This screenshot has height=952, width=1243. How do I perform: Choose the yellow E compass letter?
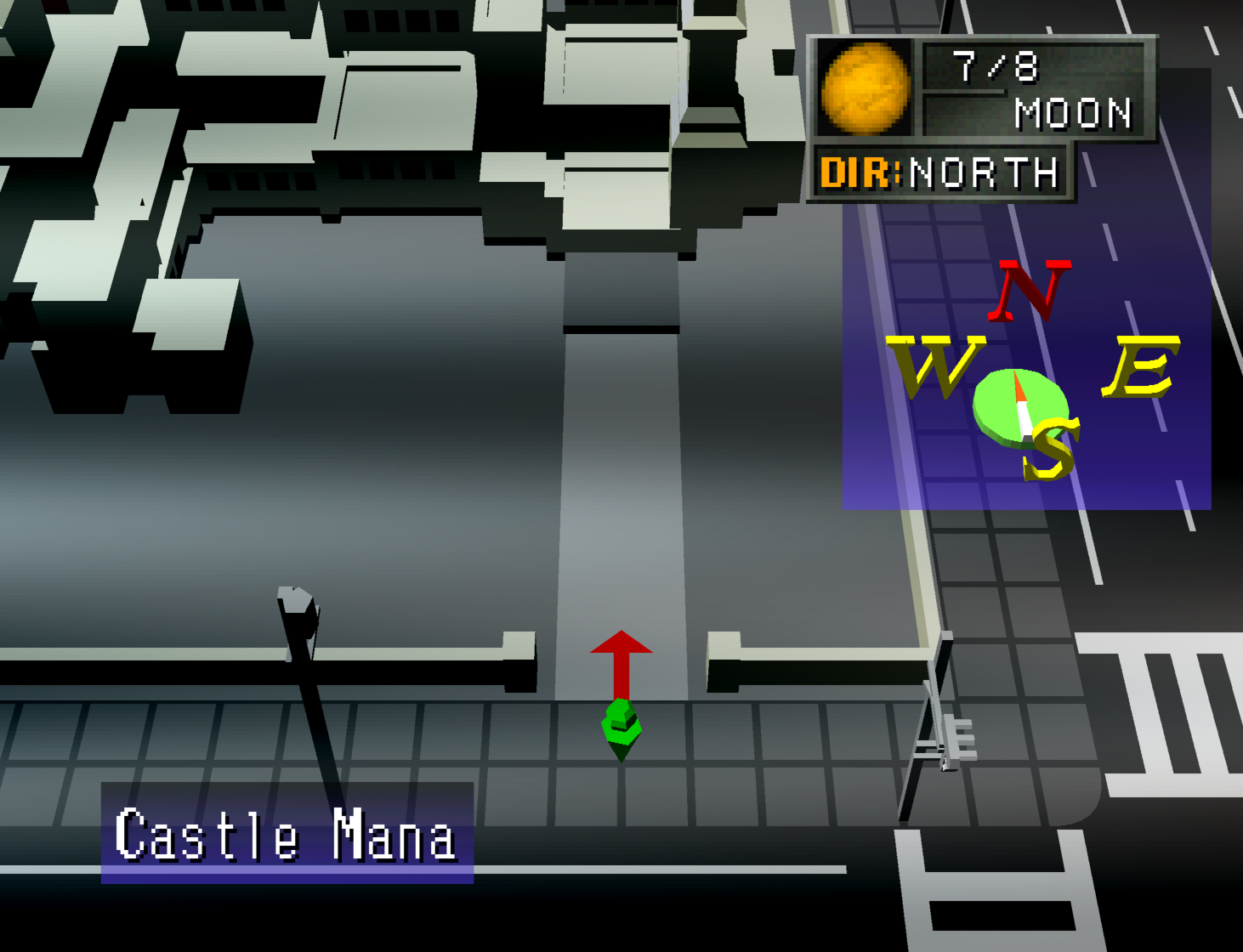1141,366
